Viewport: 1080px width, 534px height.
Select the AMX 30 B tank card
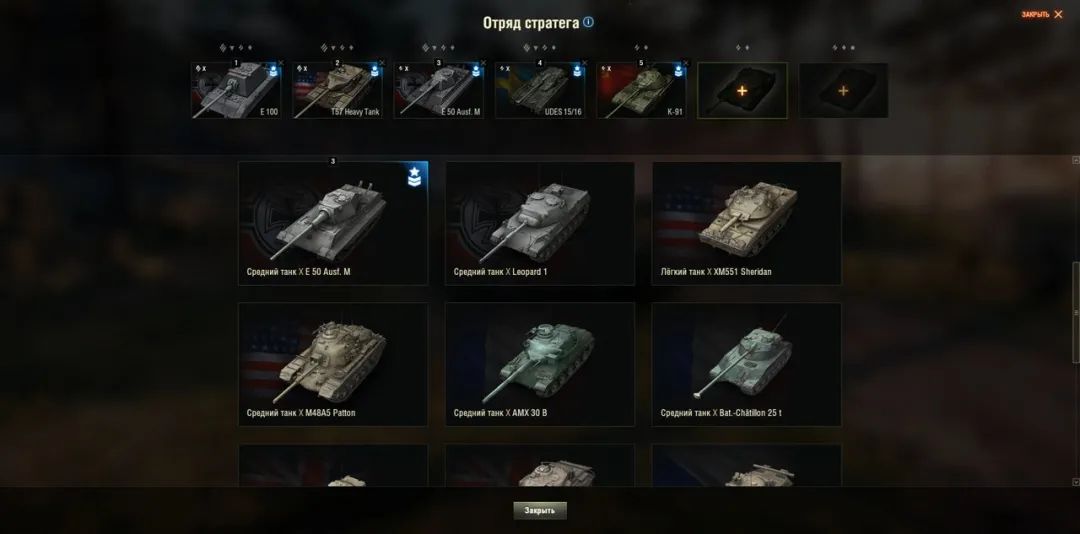[540, 364]
